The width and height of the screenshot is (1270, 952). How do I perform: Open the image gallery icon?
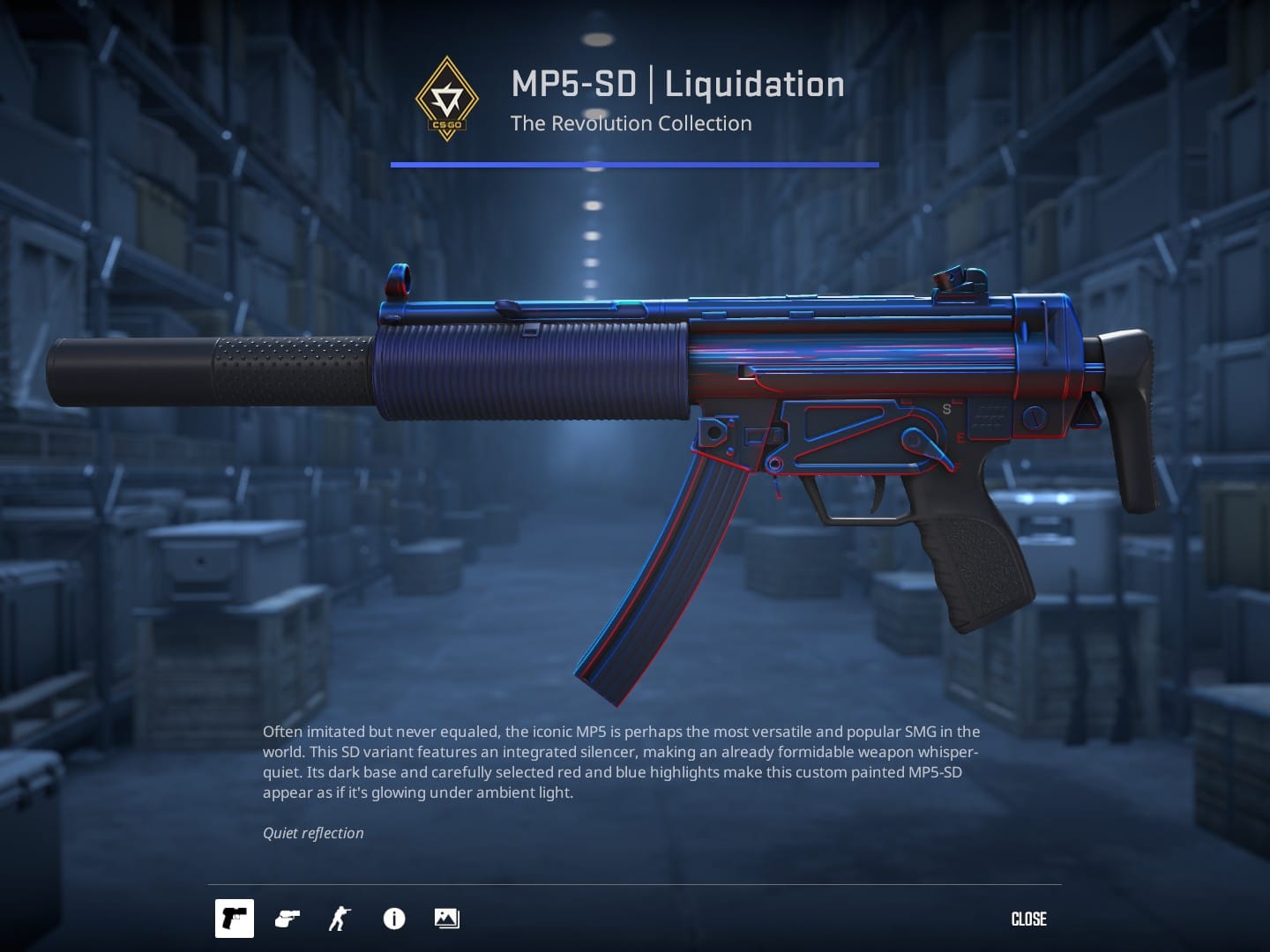(447, 919)
